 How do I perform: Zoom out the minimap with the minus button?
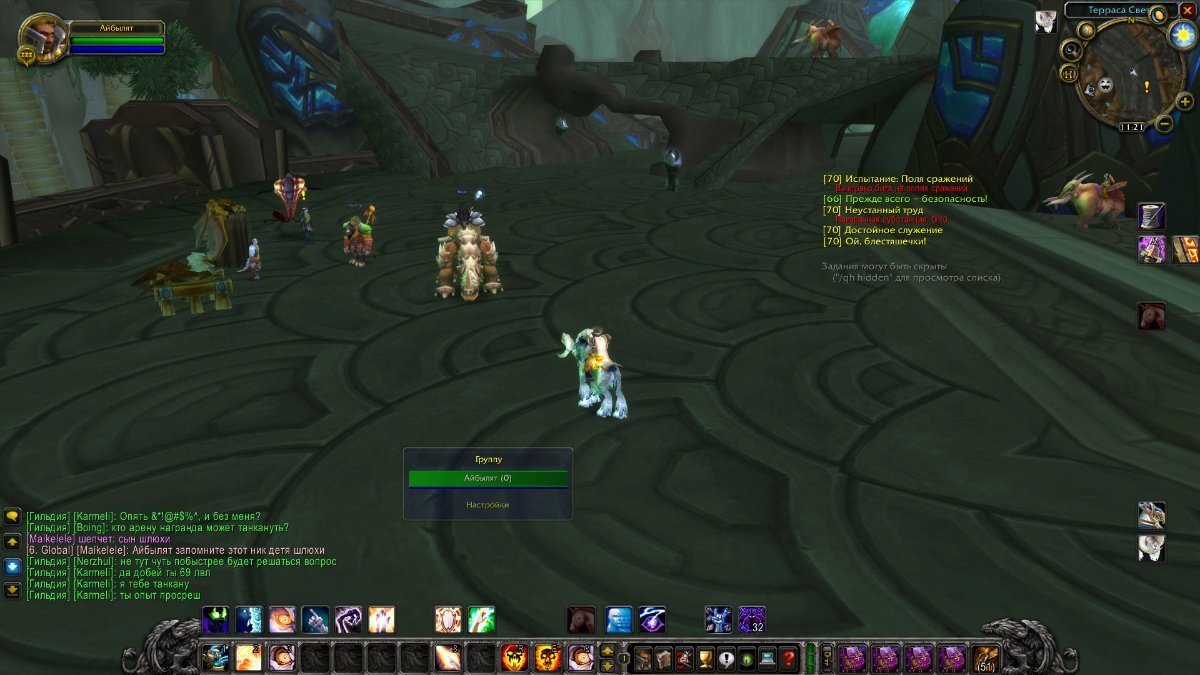pos(1164,124)
